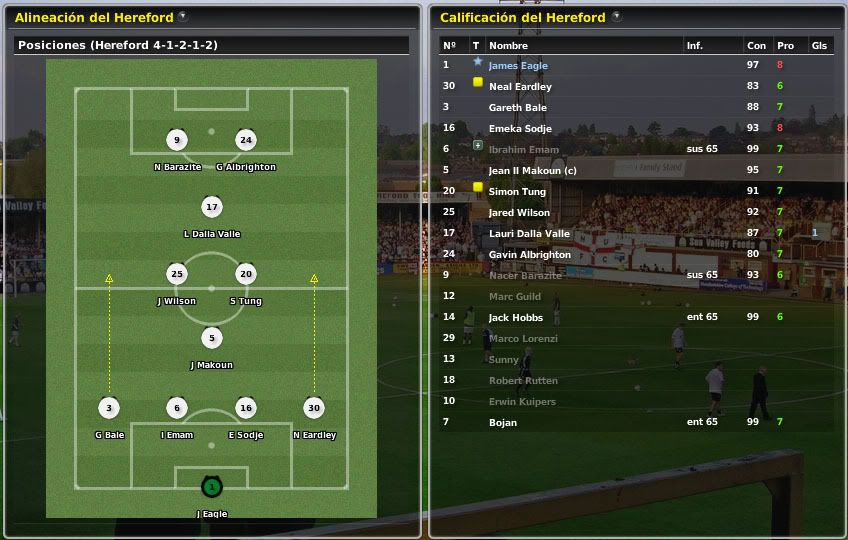Select number 24 G Albrighton token
848x540 pixels.
246,140
